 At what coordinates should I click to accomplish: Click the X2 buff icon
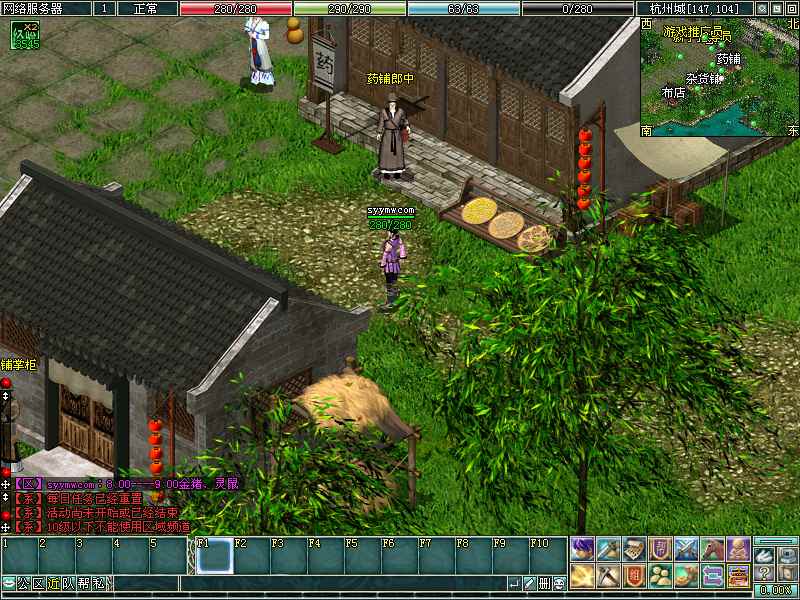point(24,36)
